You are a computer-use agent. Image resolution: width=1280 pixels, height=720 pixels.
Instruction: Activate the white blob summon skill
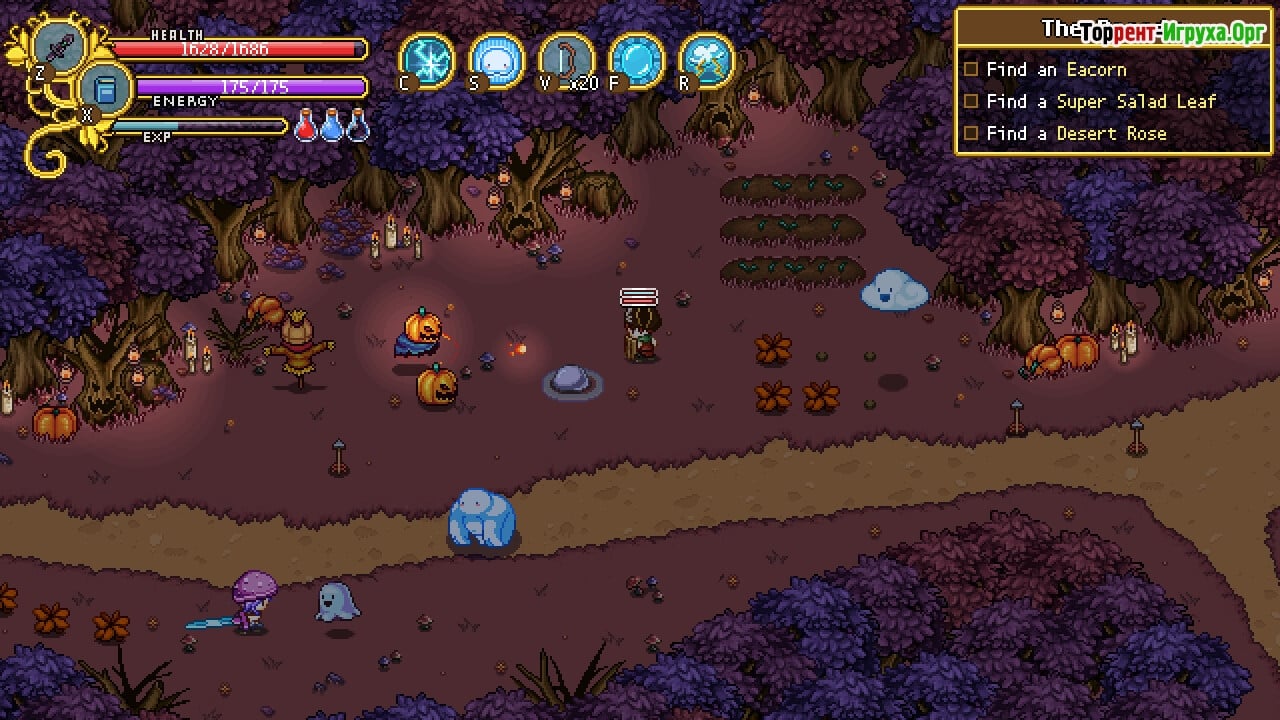tap(497, 60)
